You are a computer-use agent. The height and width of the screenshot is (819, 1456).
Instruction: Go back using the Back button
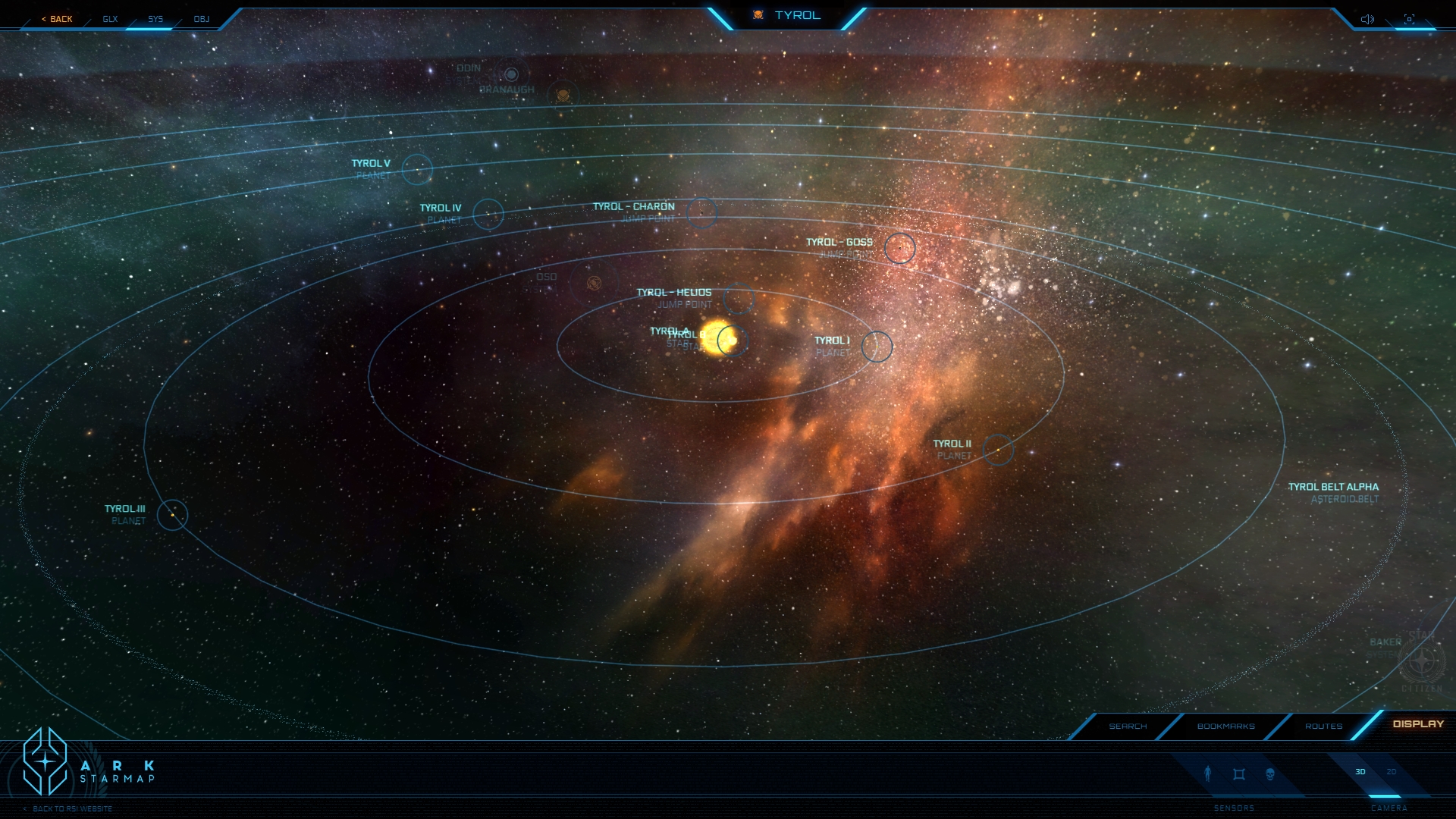click(58, 19)
